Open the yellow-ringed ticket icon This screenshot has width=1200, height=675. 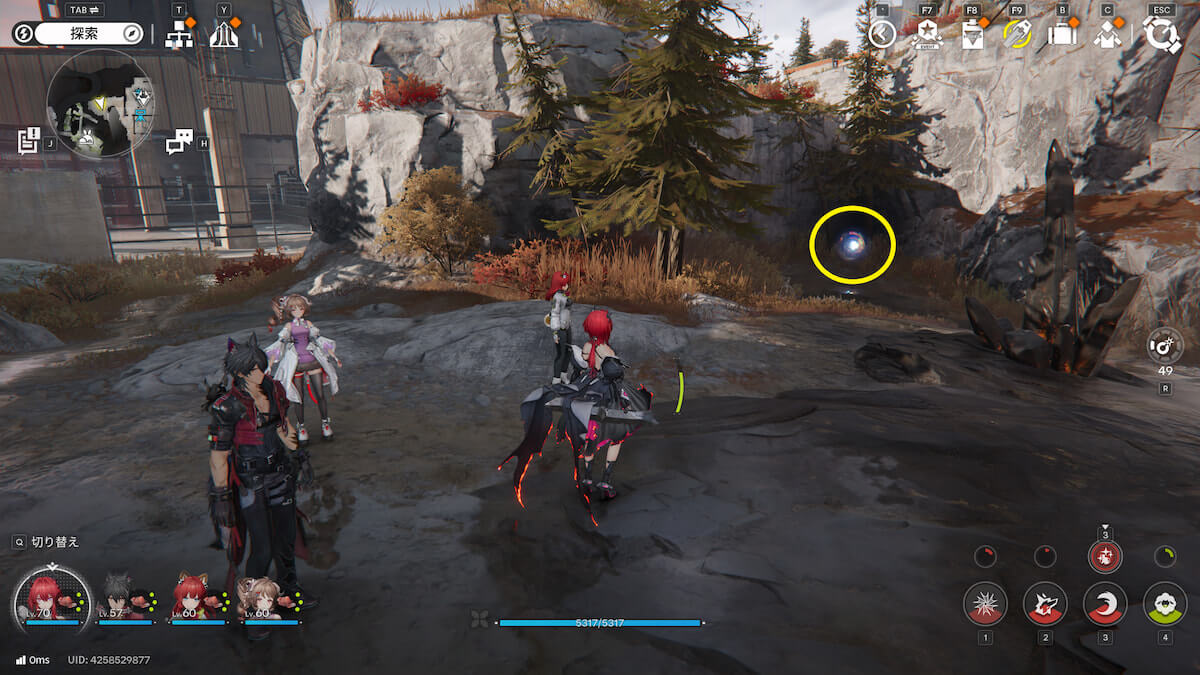coord(1017,34)
